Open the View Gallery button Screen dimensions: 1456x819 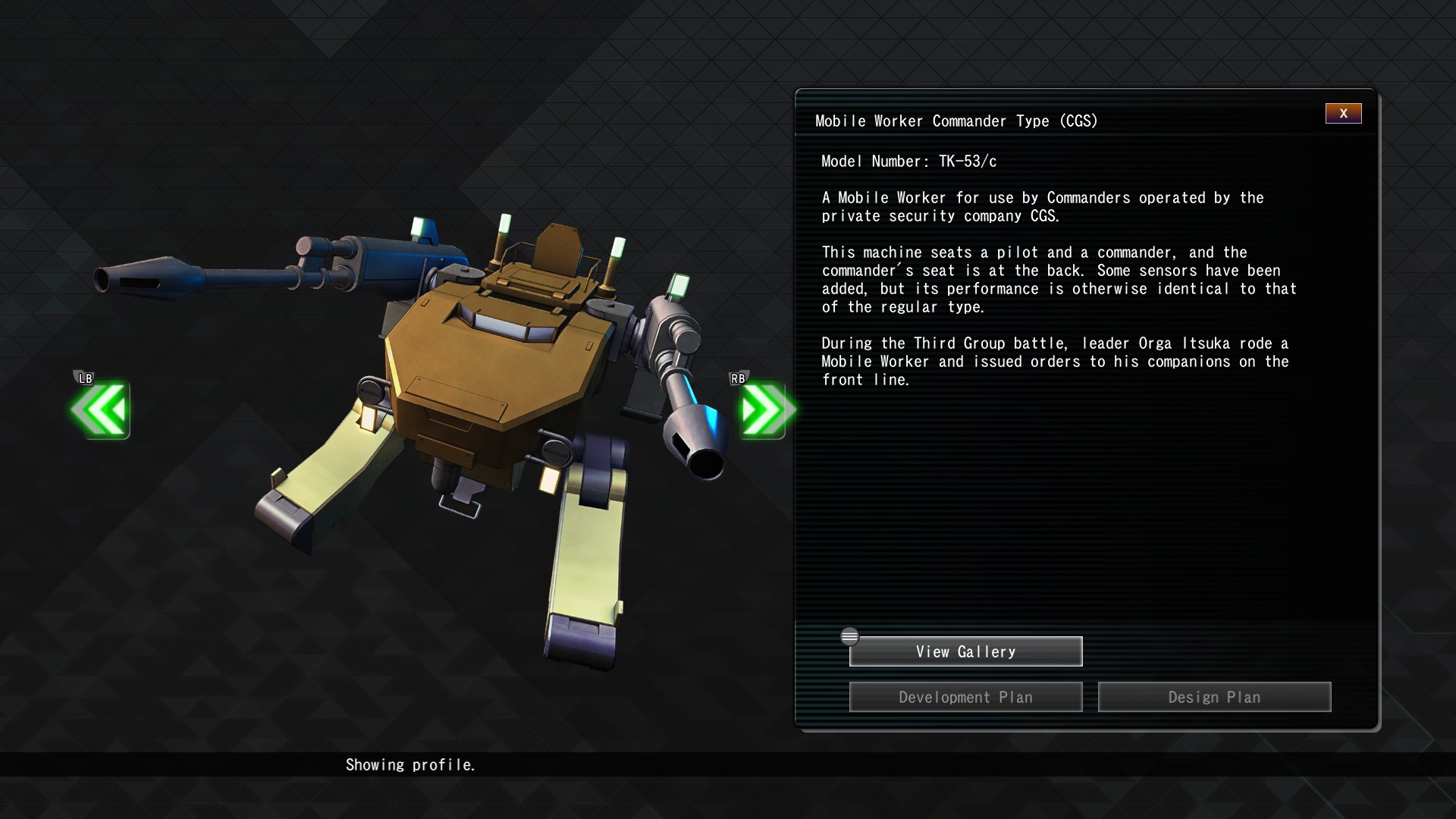pos(965,651)
